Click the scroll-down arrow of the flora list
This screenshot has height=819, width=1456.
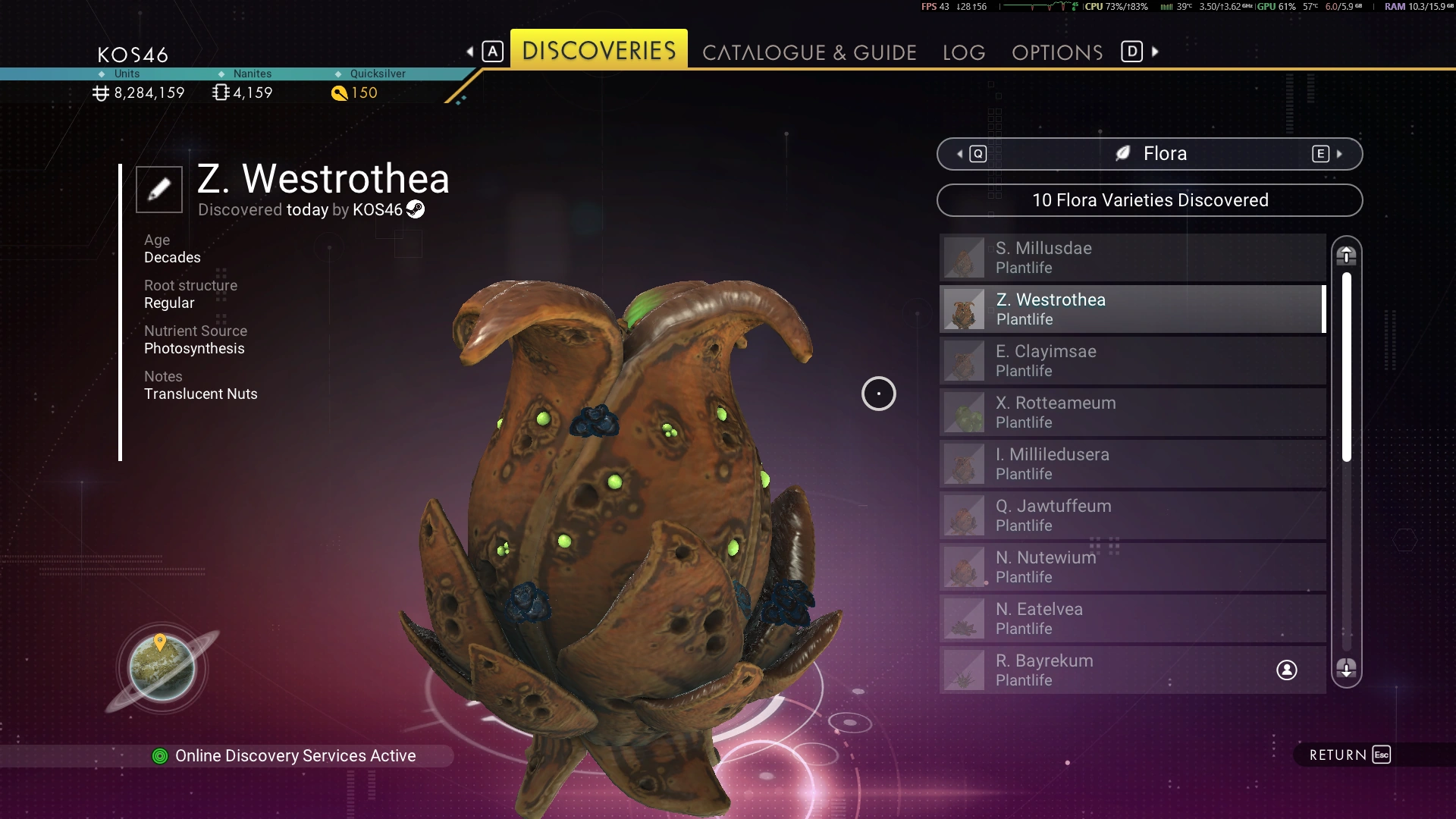click(1346, 668)
